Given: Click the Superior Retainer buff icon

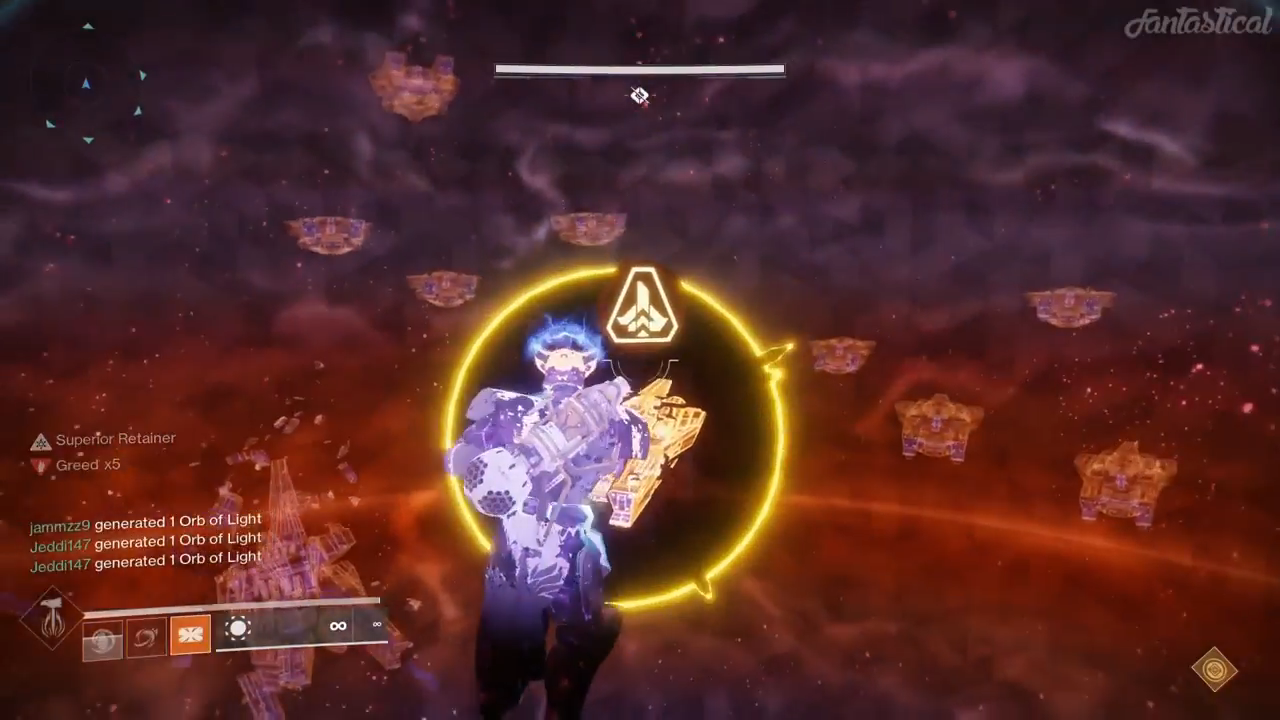Looking at the screenshot, I should tap(40, 441).
